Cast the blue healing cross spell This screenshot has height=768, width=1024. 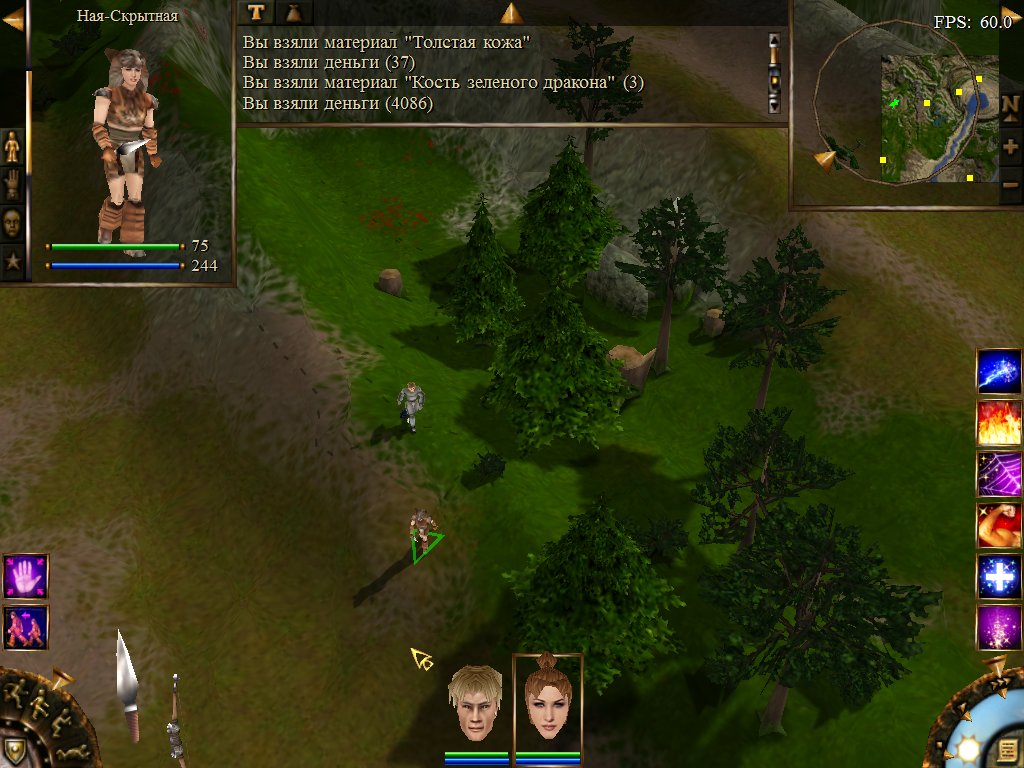[x=998, y=577]
